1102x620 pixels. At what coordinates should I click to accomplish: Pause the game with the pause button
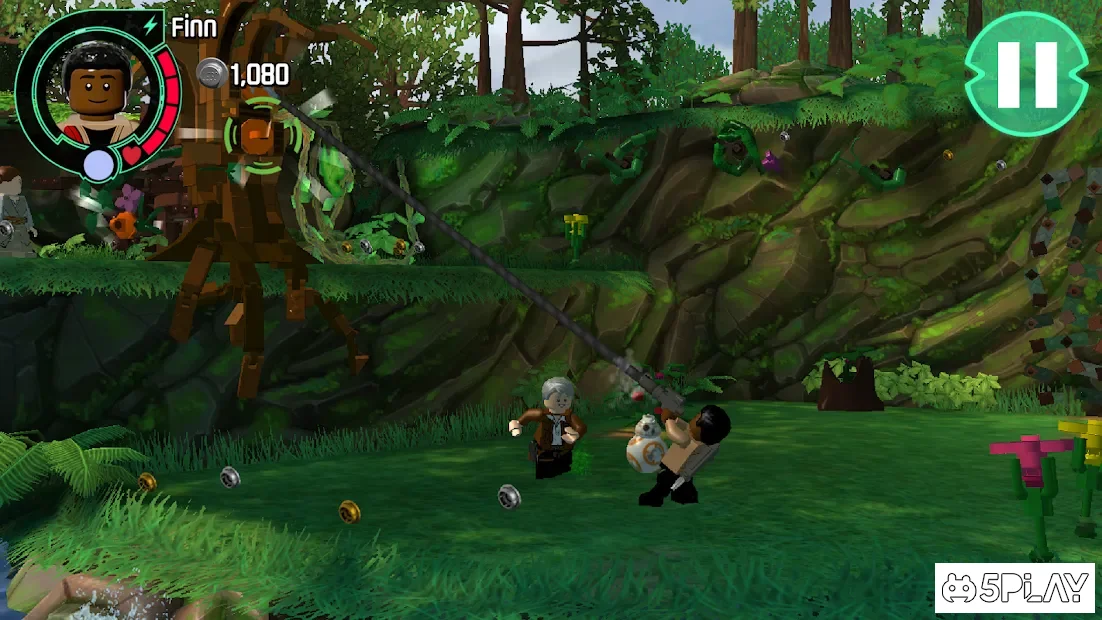(x=1026, y=74)
